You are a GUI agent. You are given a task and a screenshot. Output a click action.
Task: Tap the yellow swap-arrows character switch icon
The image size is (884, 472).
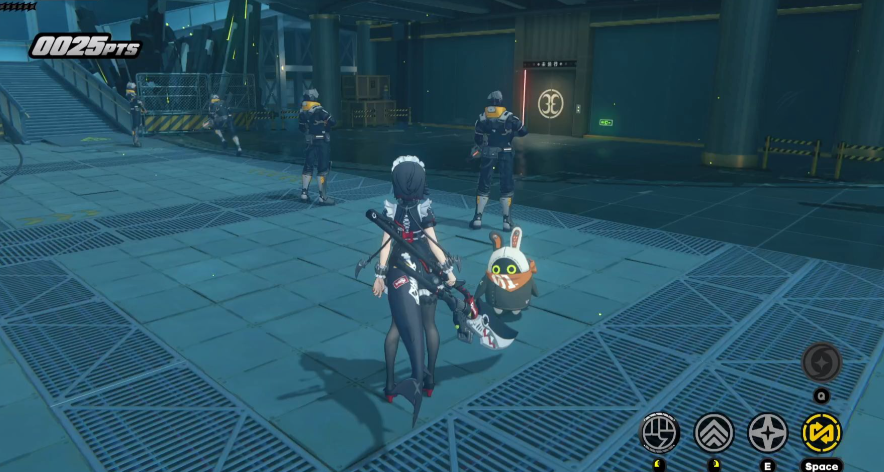tap(821, 432)
